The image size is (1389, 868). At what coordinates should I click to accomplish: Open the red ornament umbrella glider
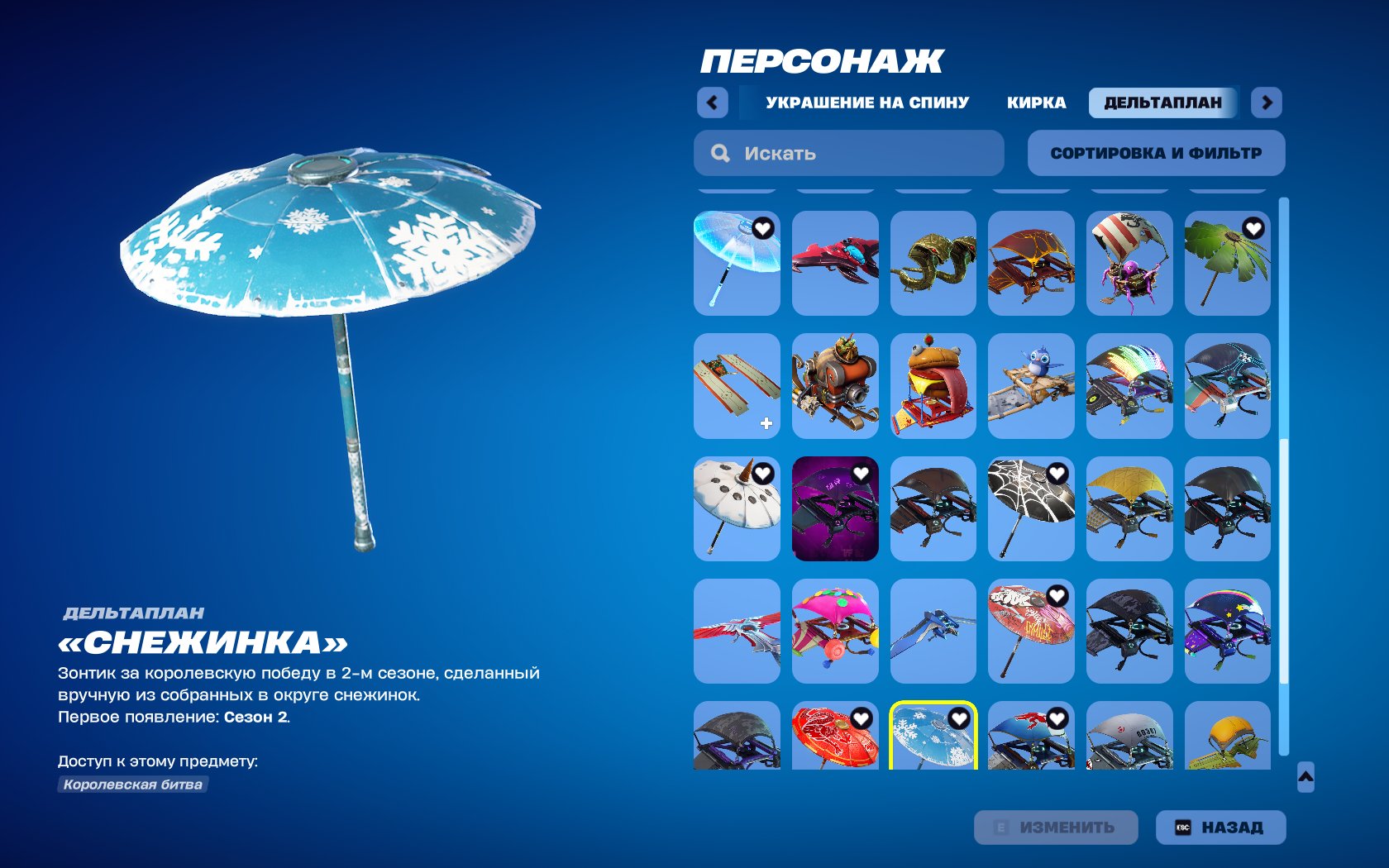[834, 741]
